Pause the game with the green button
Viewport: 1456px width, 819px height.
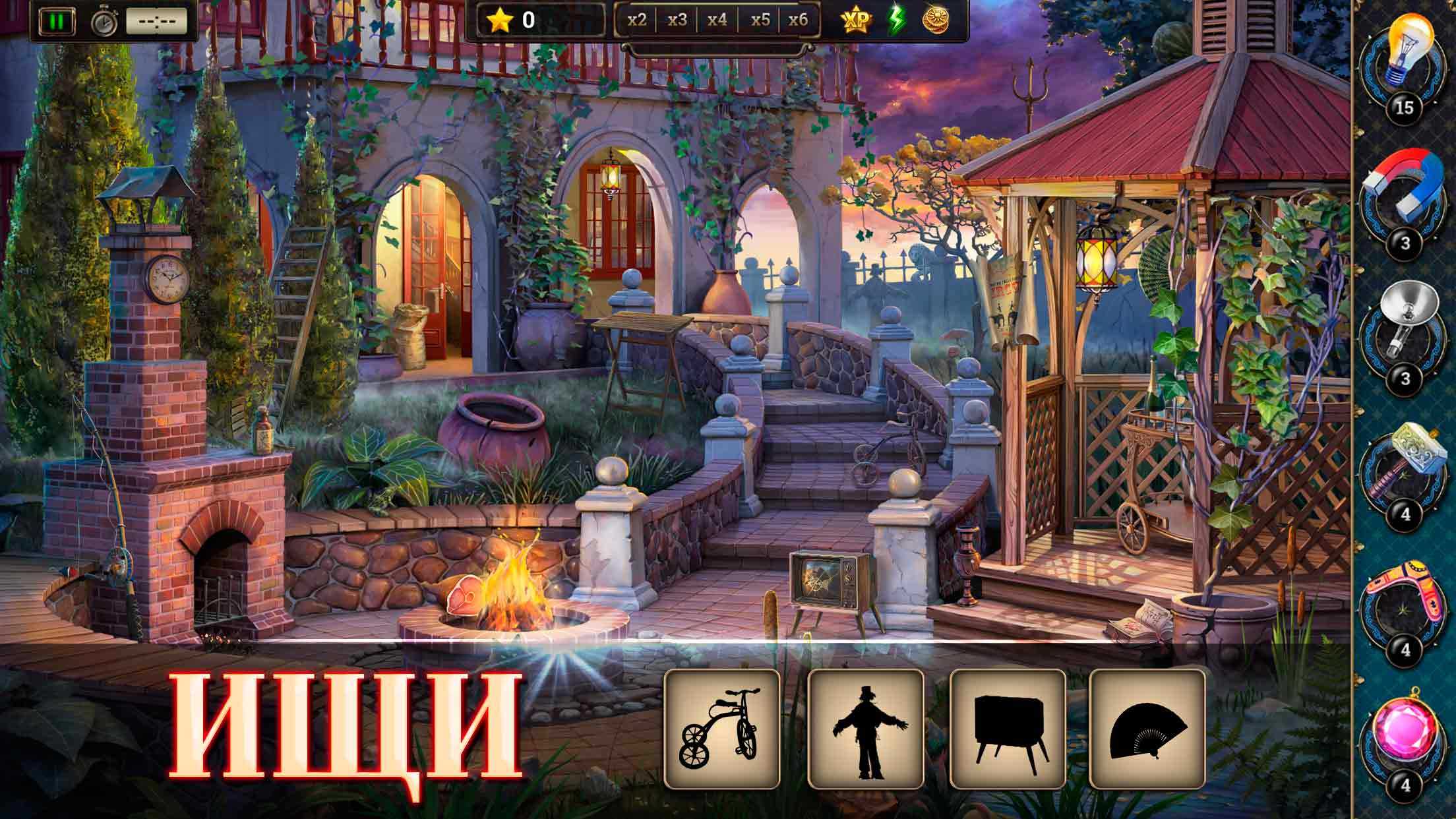point(57,21)
